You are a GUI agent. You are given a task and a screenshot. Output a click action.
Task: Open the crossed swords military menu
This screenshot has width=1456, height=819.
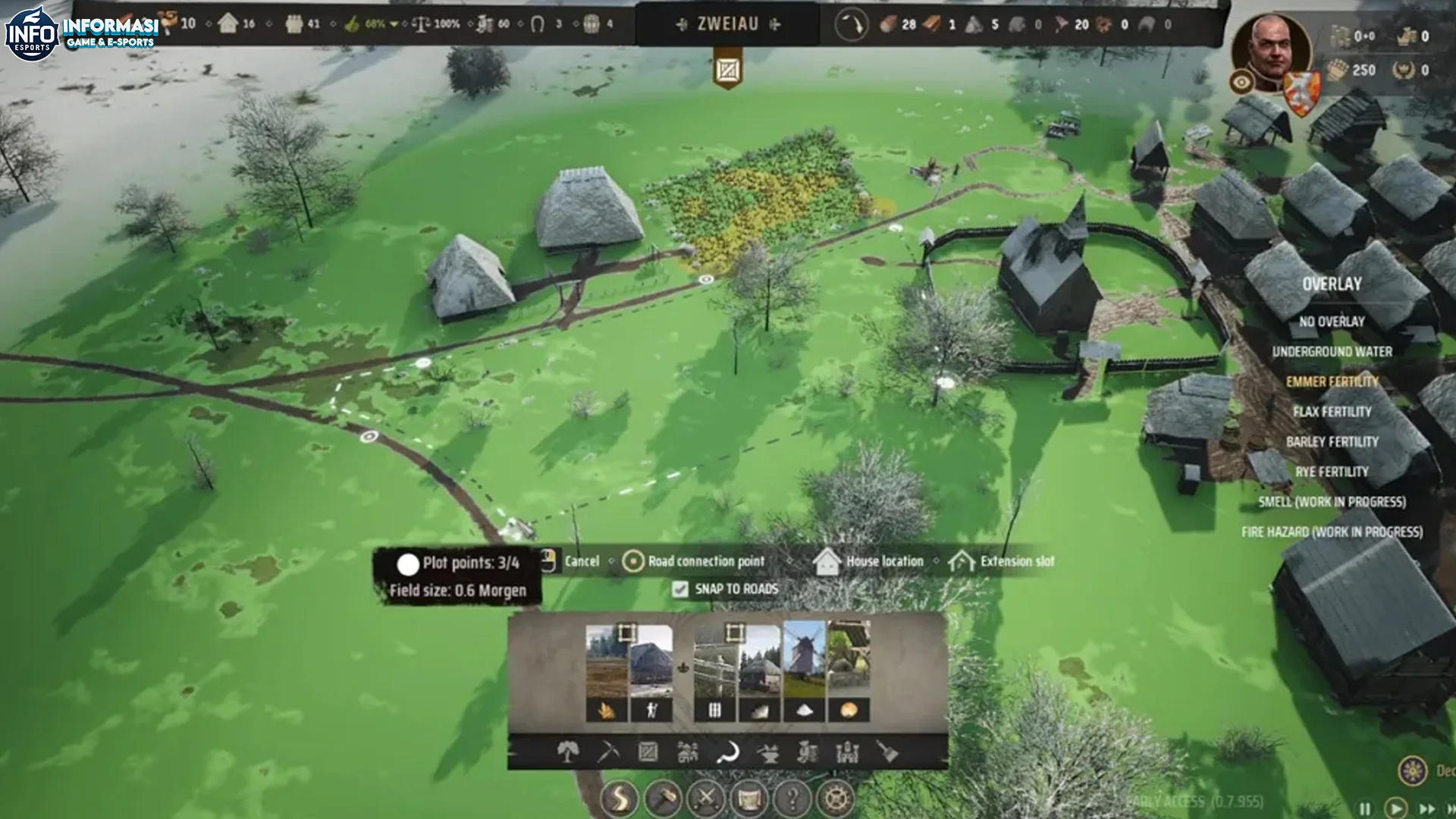coord(705,798)
